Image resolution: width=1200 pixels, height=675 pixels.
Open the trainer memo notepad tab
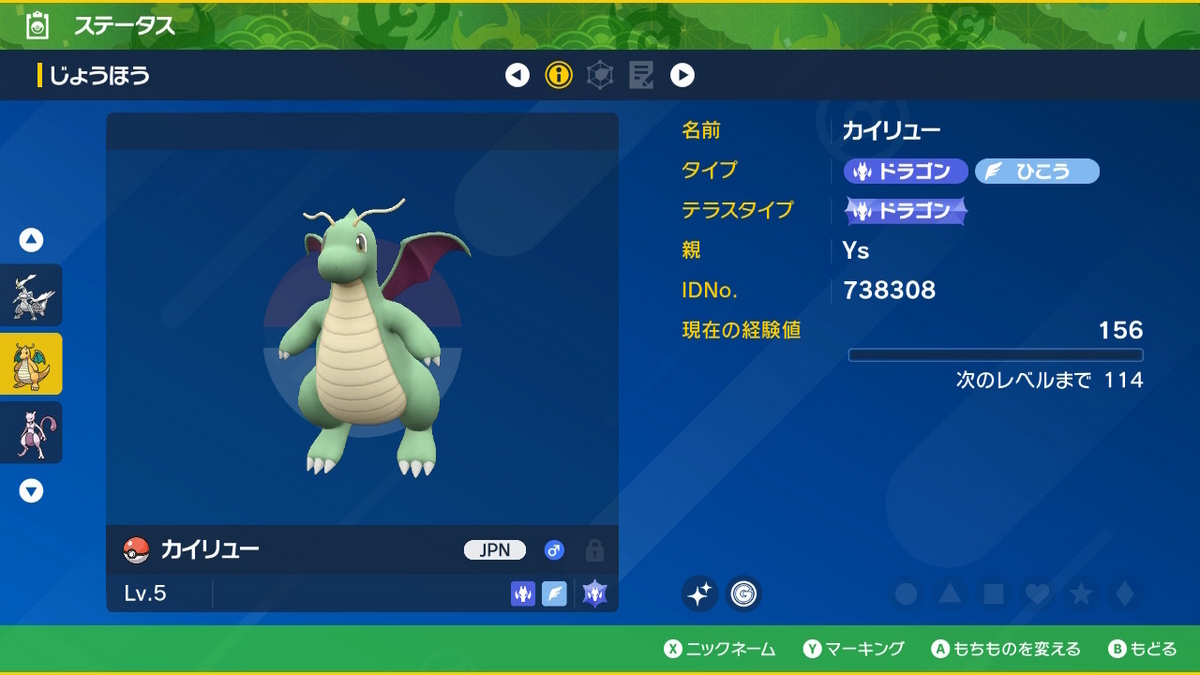[641, 75]
